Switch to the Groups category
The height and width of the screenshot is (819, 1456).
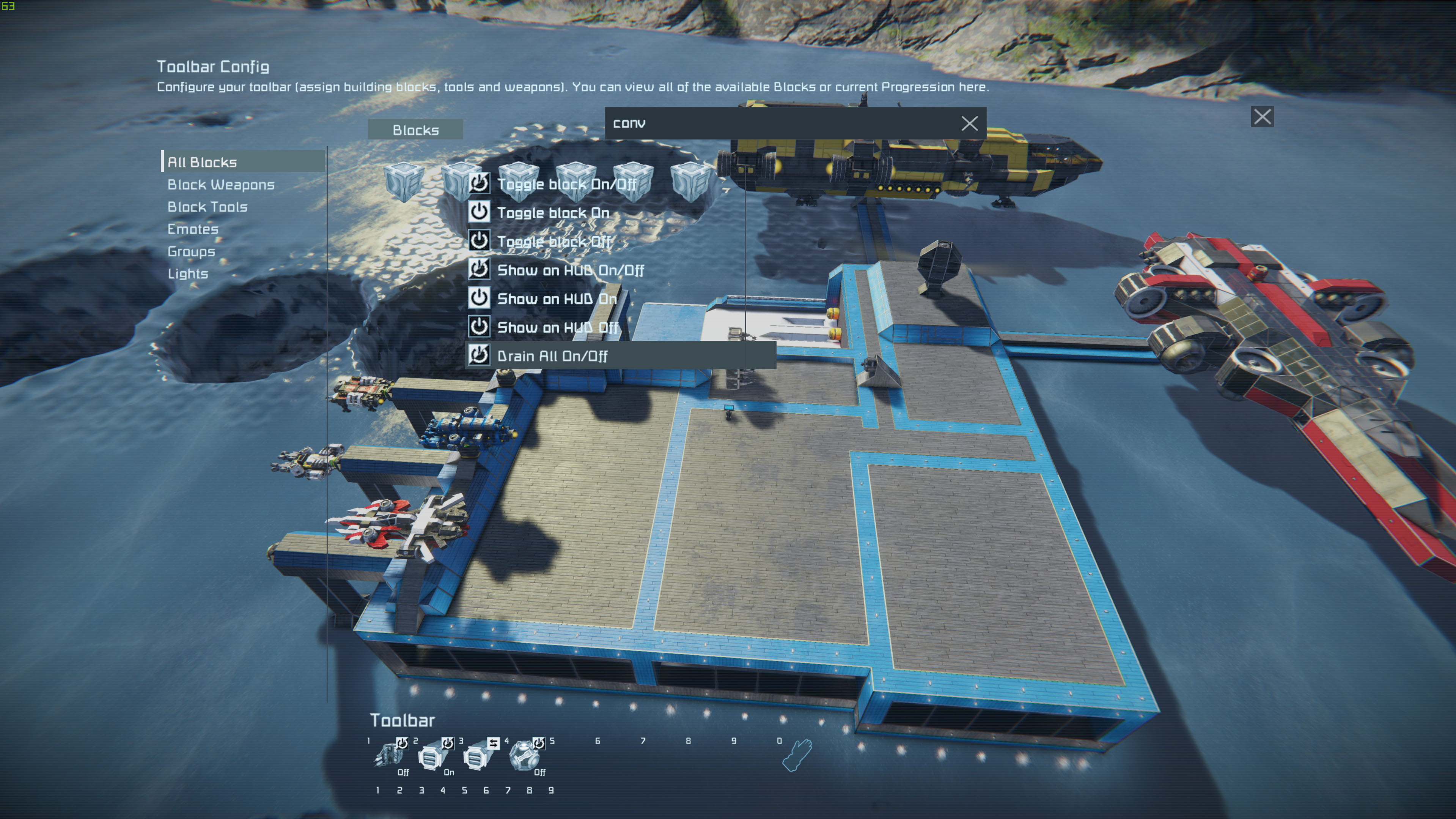click(x=191, y=251)
